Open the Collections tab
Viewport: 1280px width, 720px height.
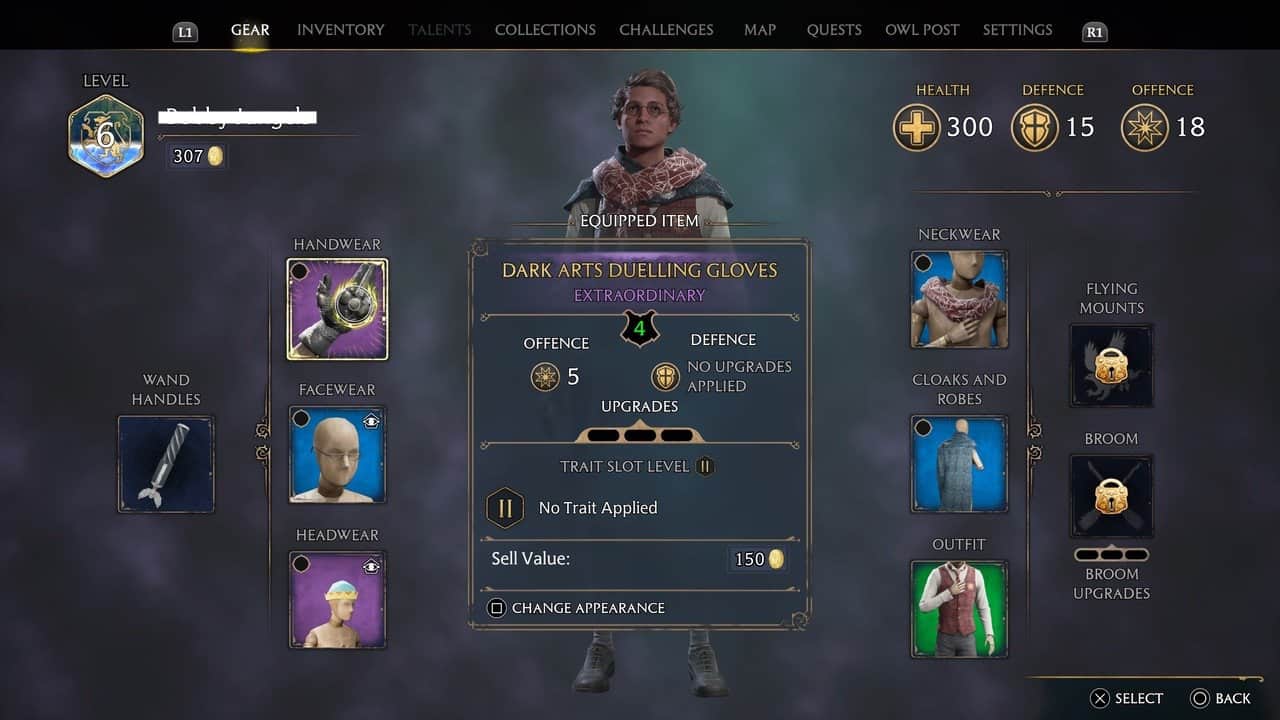[545, 30]
